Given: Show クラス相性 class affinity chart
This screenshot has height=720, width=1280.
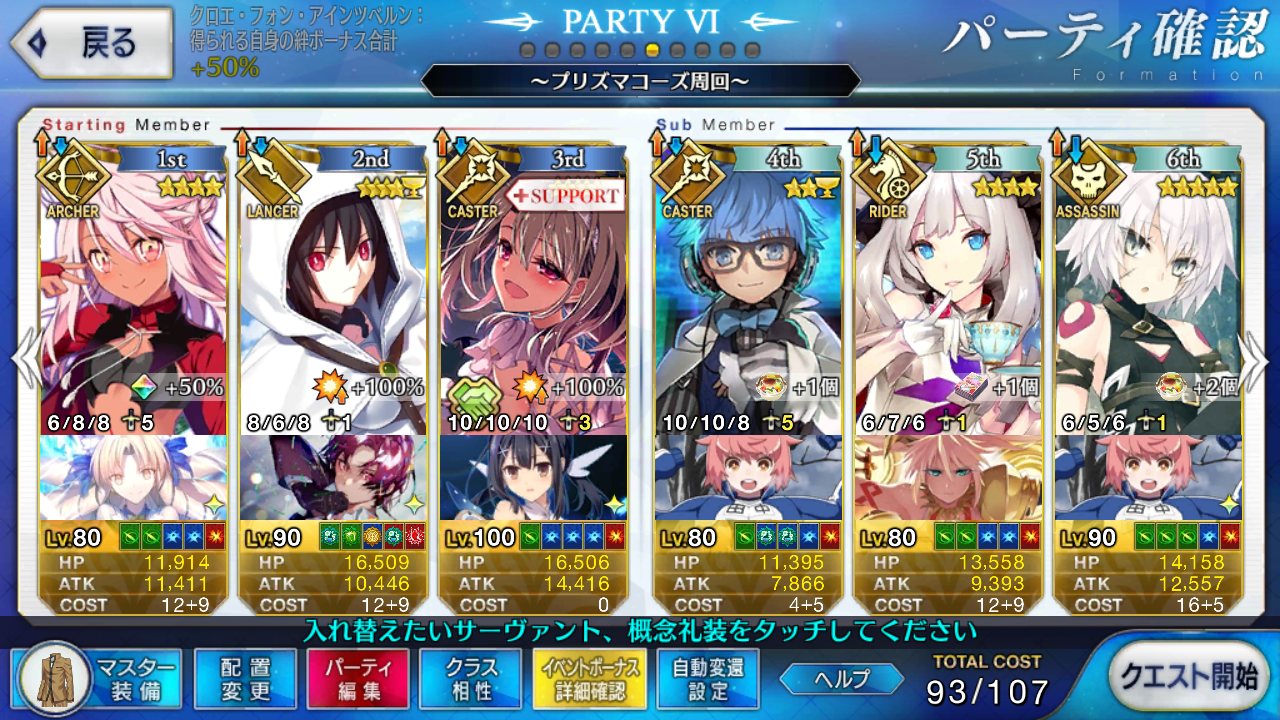Looking at the screenshot, I should (x=471, y=679).
